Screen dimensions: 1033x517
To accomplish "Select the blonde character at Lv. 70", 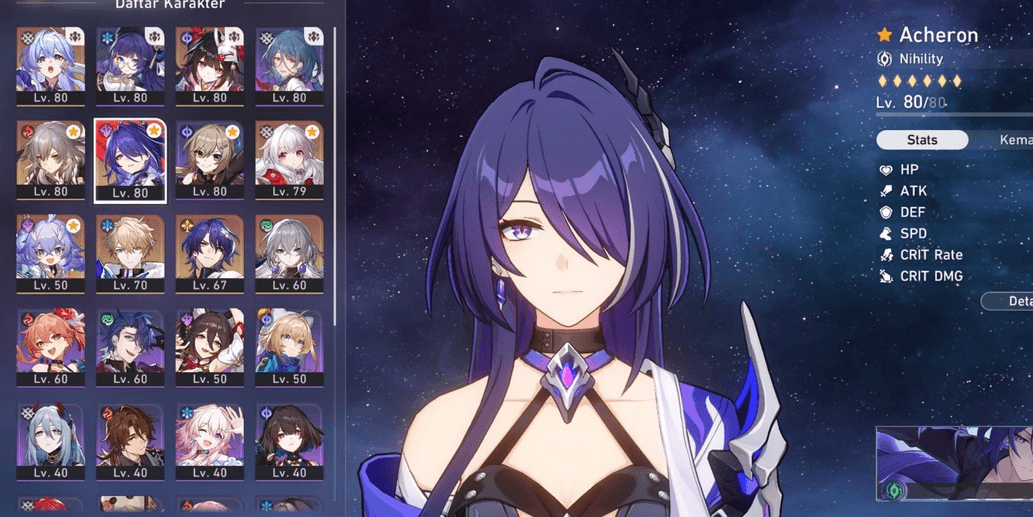I will click(130, 253).
